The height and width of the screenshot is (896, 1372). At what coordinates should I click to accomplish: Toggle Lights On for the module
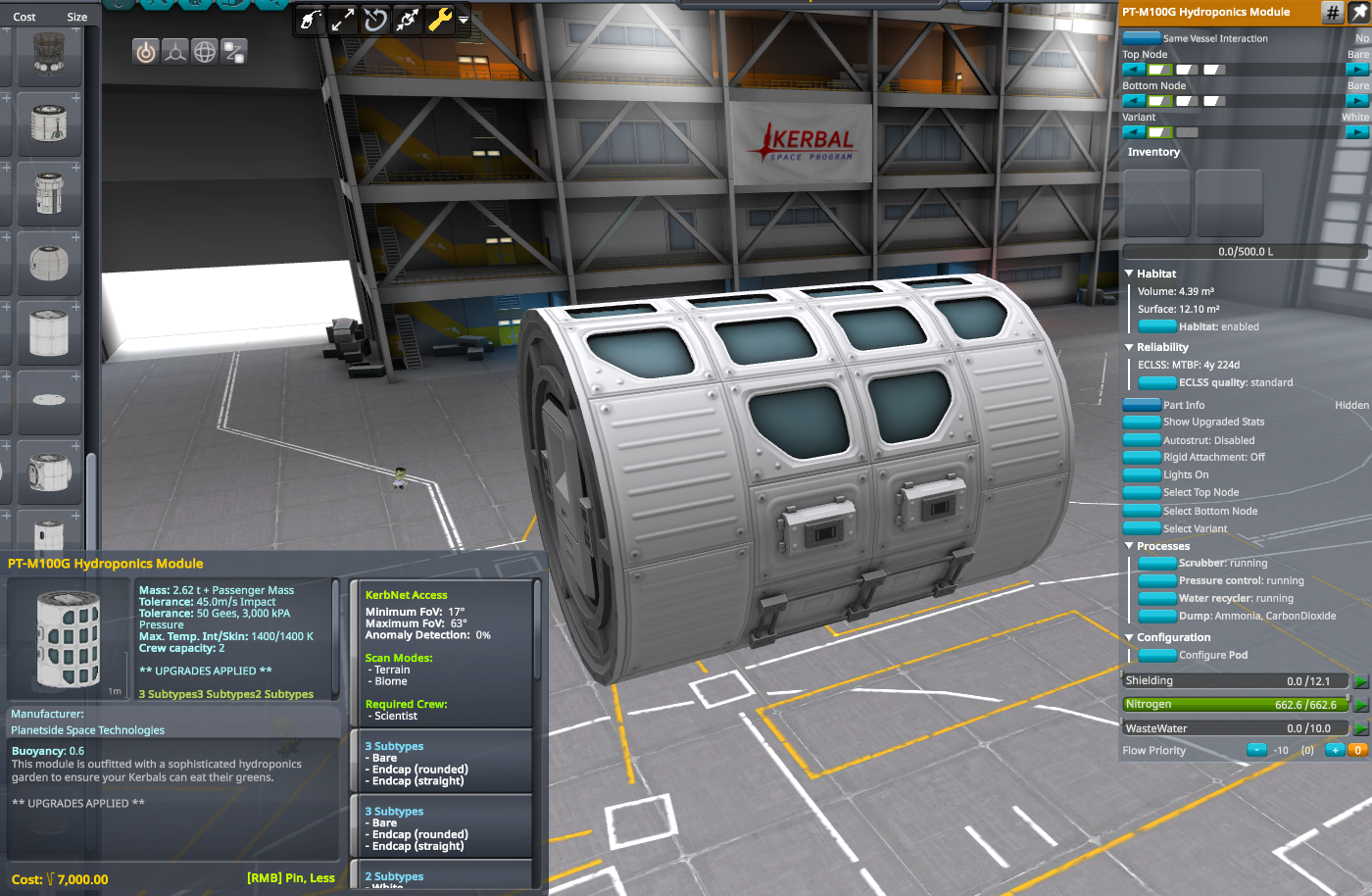(x=1142, y=474)
